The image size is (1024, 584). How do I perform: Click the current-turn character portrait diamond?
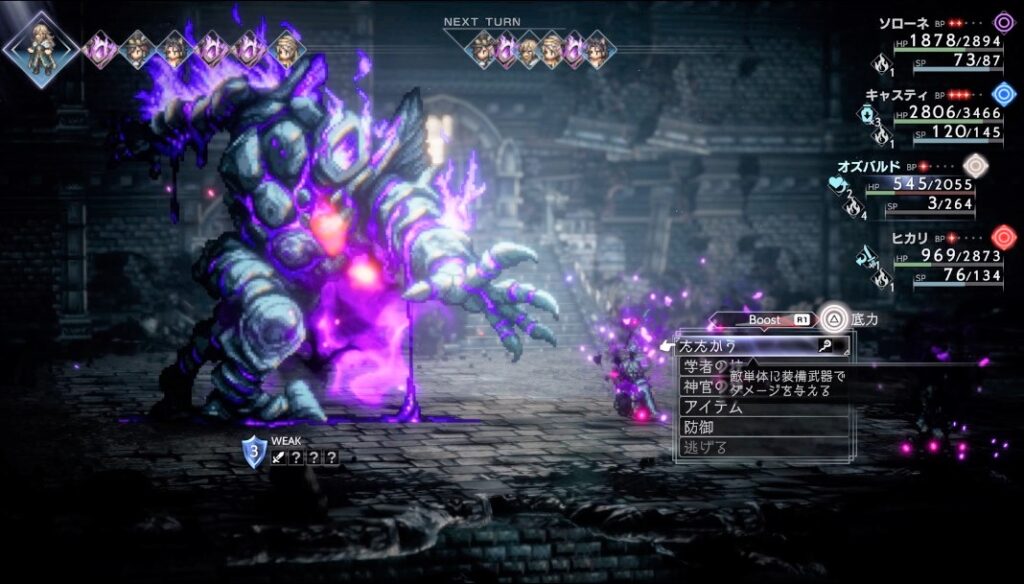(40, 49)
